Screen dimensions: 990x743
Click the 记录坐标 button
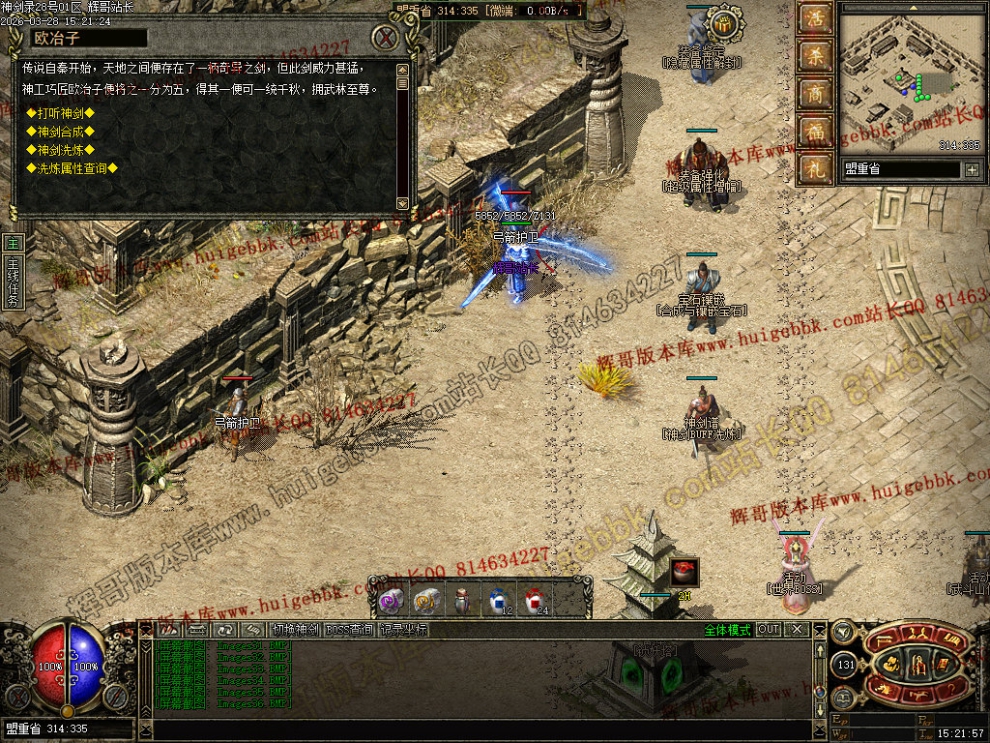403,630
